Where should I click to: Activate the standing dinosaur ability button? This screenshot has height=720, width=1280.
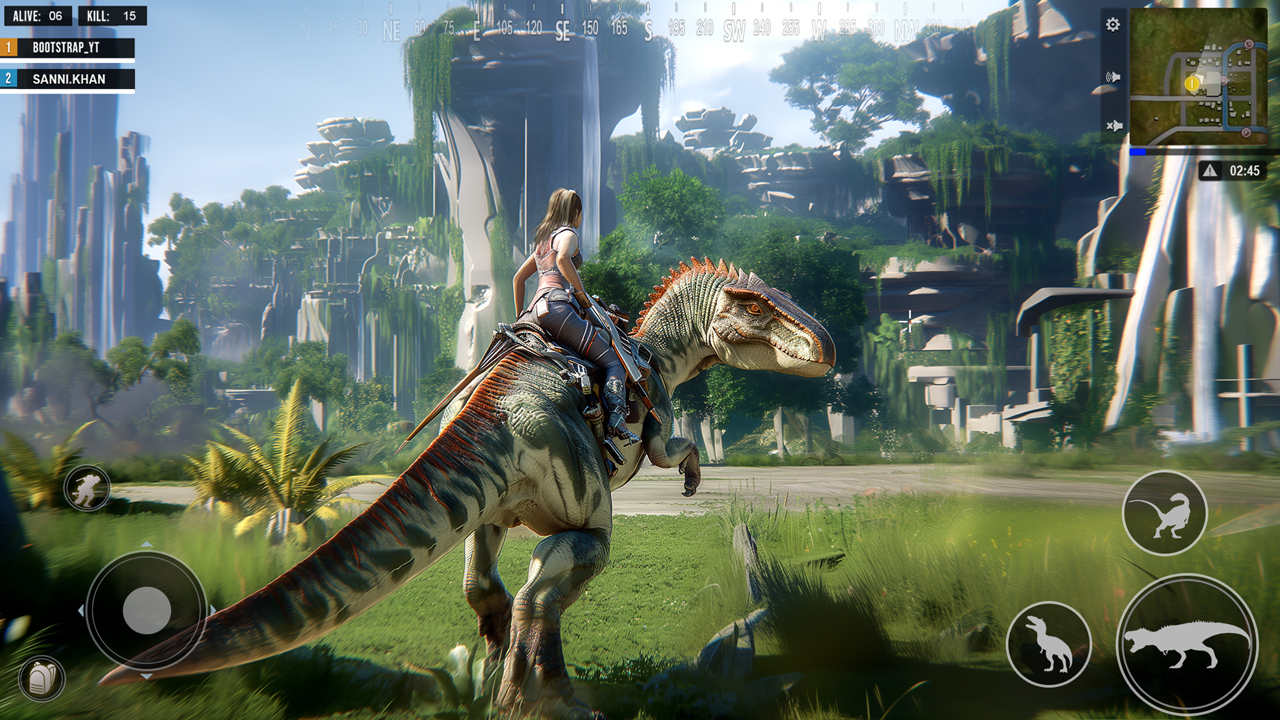point(1048,643)
